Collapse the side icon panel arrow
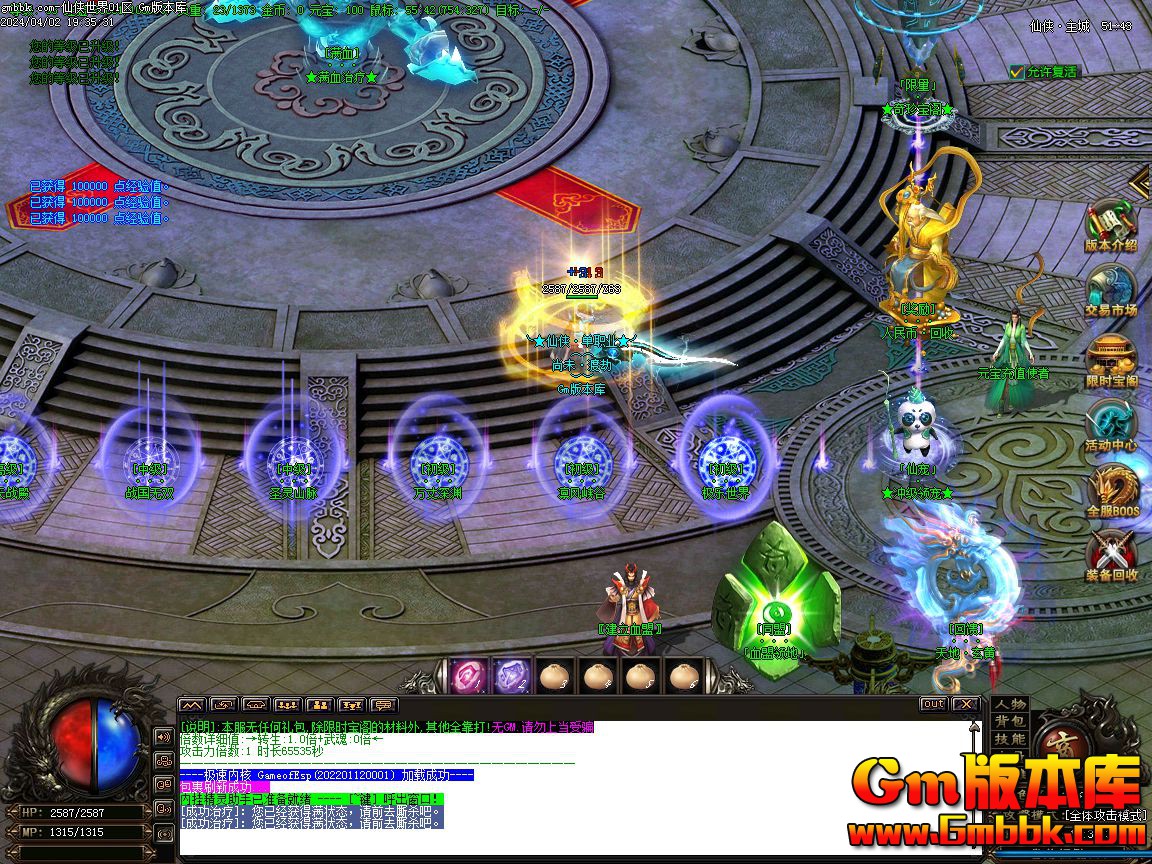The height and width of the screenshot is (864, 1152). pos(1140,182)
